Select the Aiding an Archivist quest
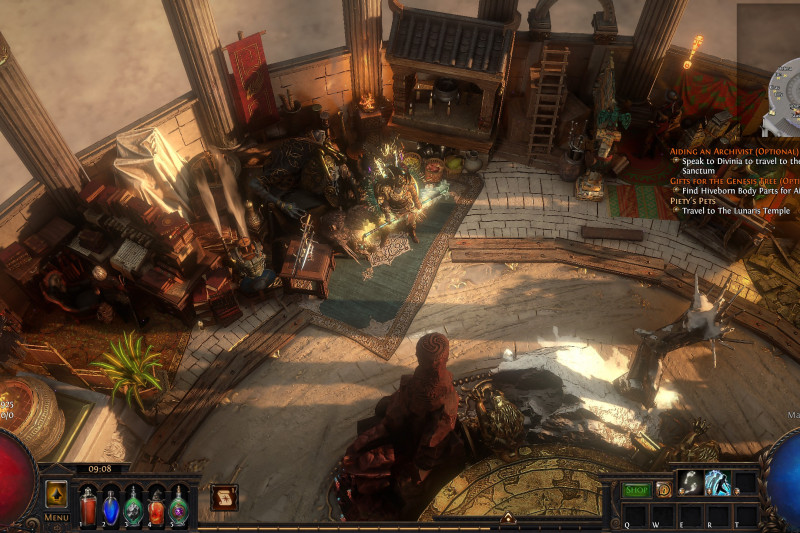 [734, 150]
